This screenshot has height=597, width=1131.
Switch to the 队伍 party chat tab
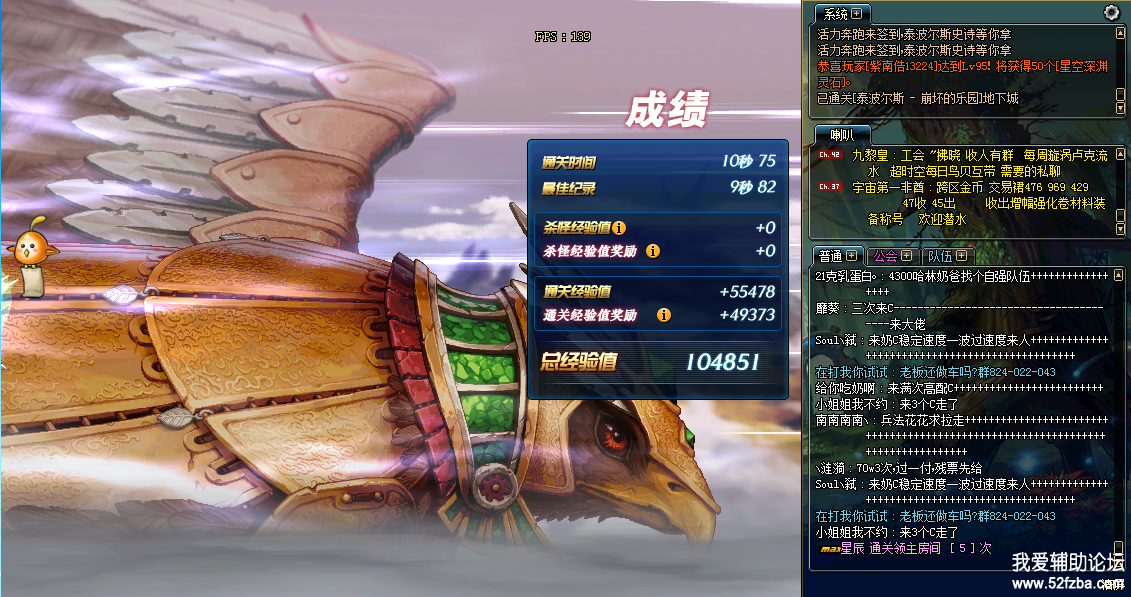tap(939, 256)
